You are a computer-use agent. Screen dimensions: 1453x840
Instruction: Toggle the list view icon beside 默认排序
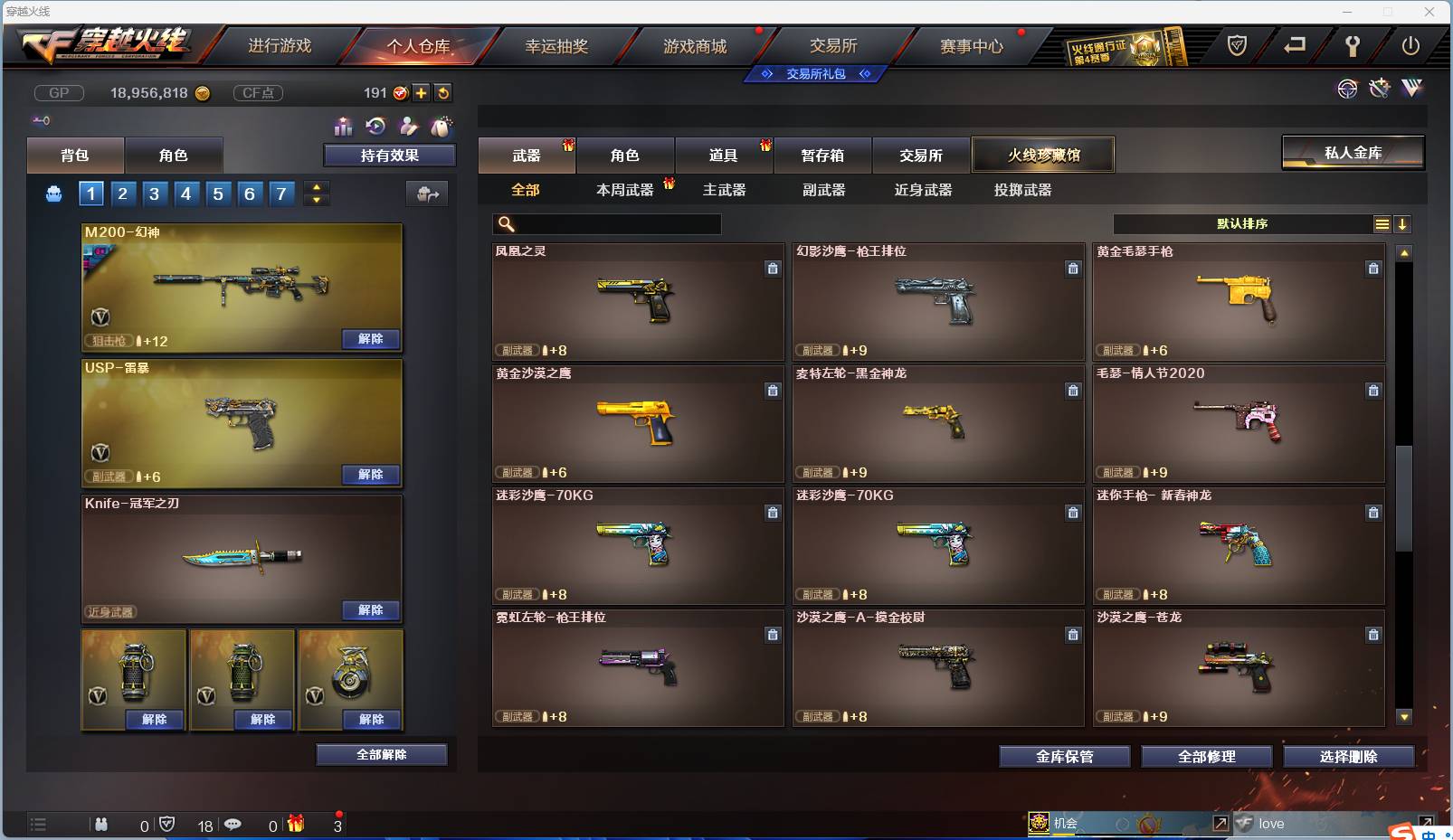tap(1382, 223)
